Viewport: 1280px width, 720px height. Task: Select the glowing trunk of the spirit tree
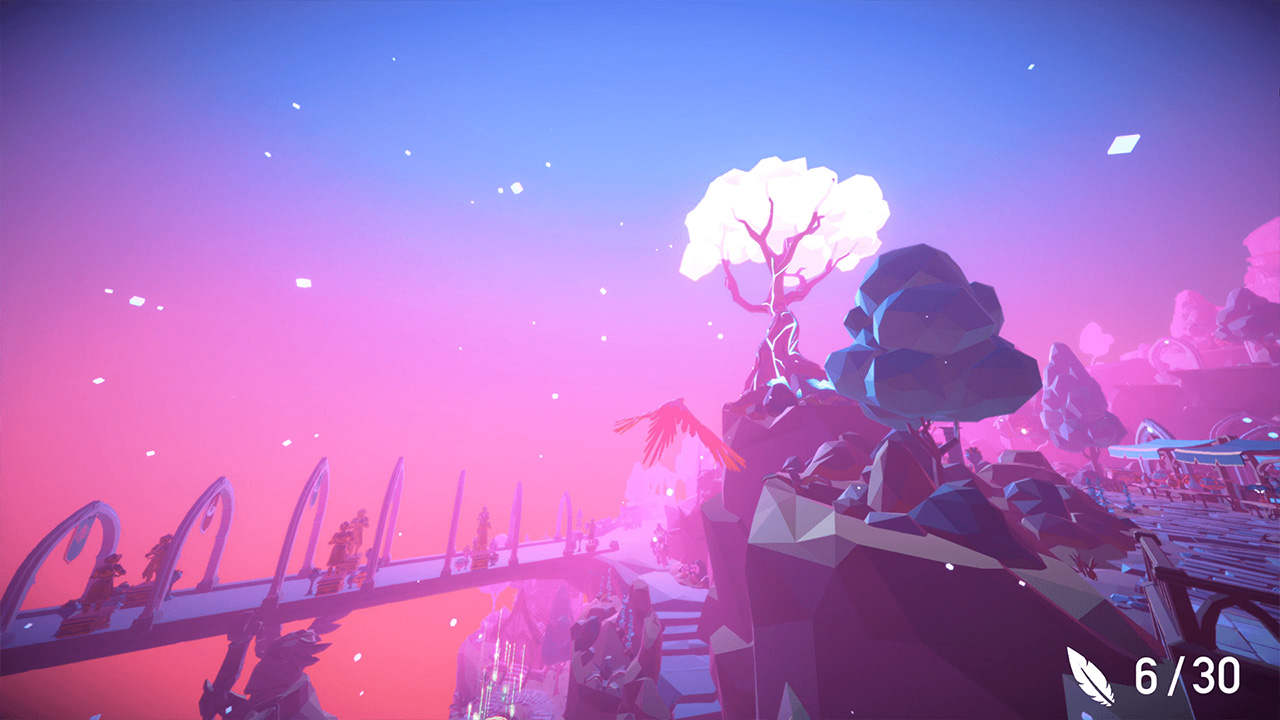780,330
